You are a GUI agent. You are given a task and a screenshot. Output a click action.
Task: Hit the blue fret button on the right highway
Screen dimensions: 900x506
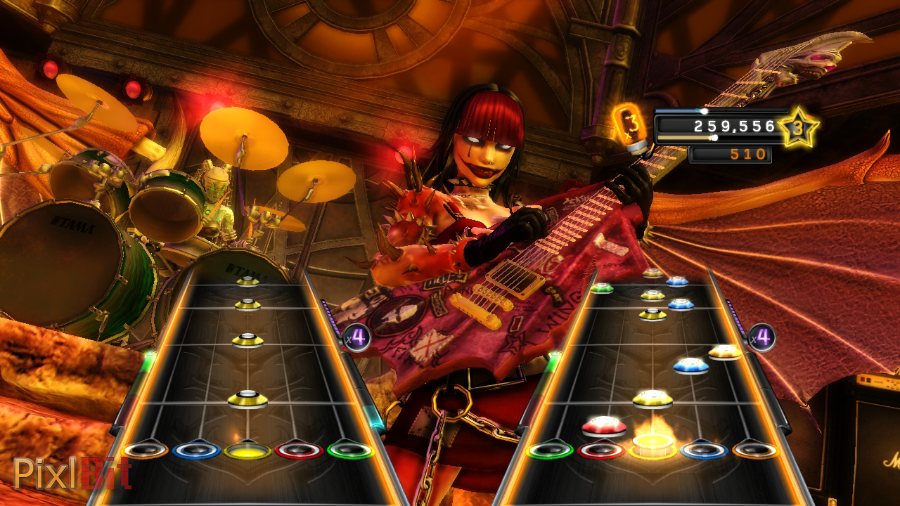[704, 450]
